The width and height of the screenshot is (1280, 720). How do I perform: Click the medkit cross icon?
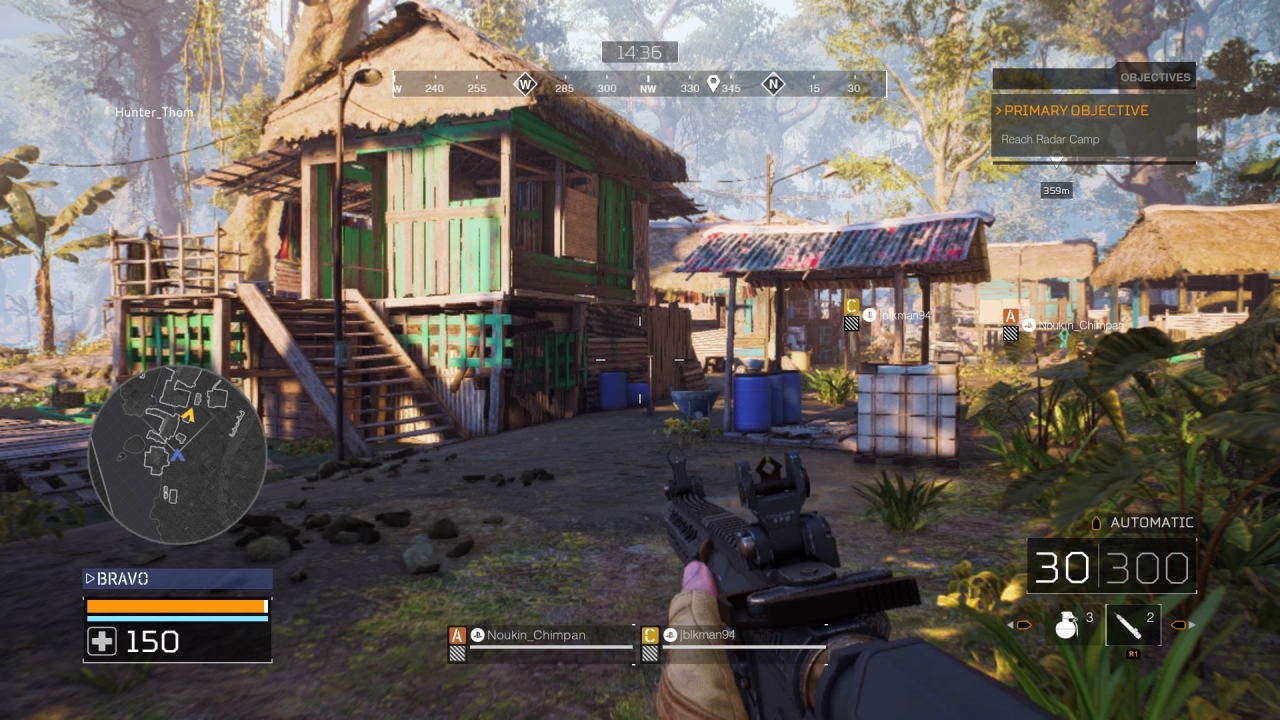click(102, 642)
